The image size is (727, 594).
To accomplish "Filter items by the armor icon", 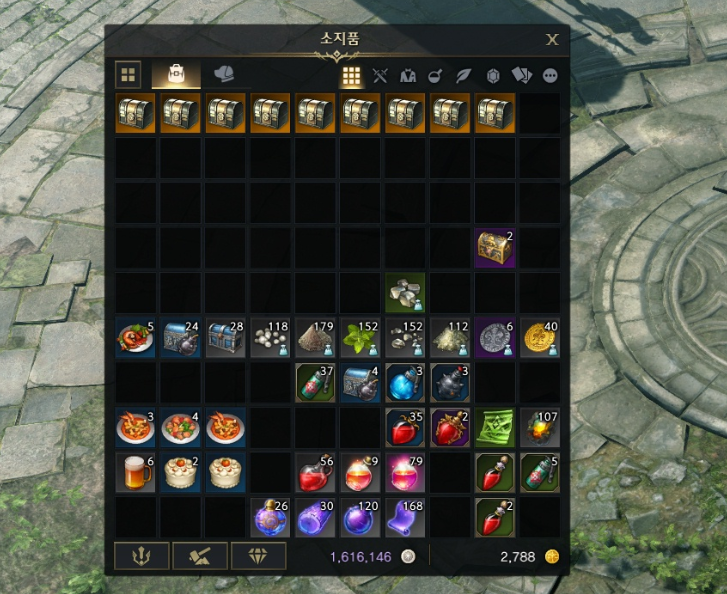I will tap(408, 75).
